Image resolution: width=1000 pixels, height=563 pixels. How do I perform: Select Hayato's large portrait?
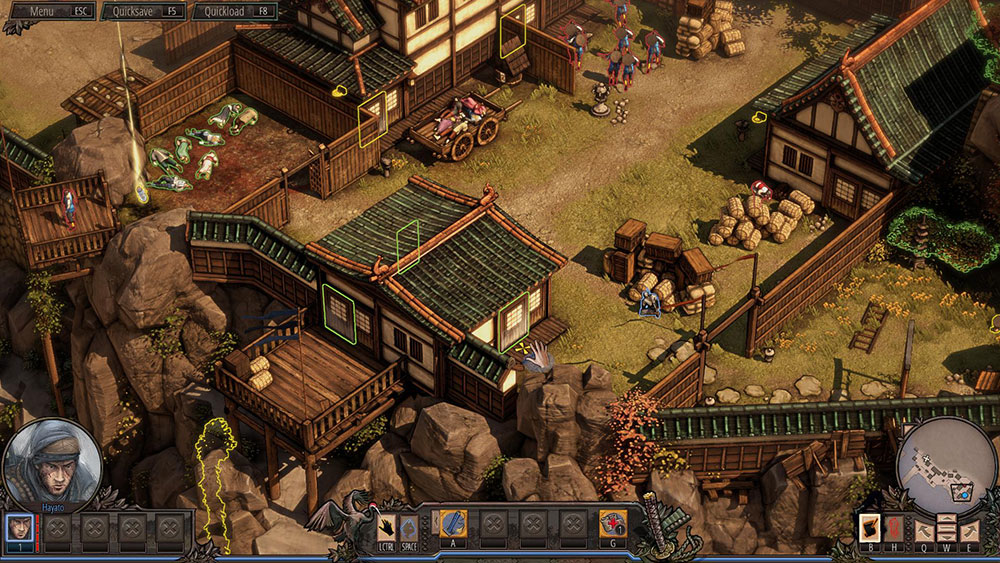tap(53, 465)
